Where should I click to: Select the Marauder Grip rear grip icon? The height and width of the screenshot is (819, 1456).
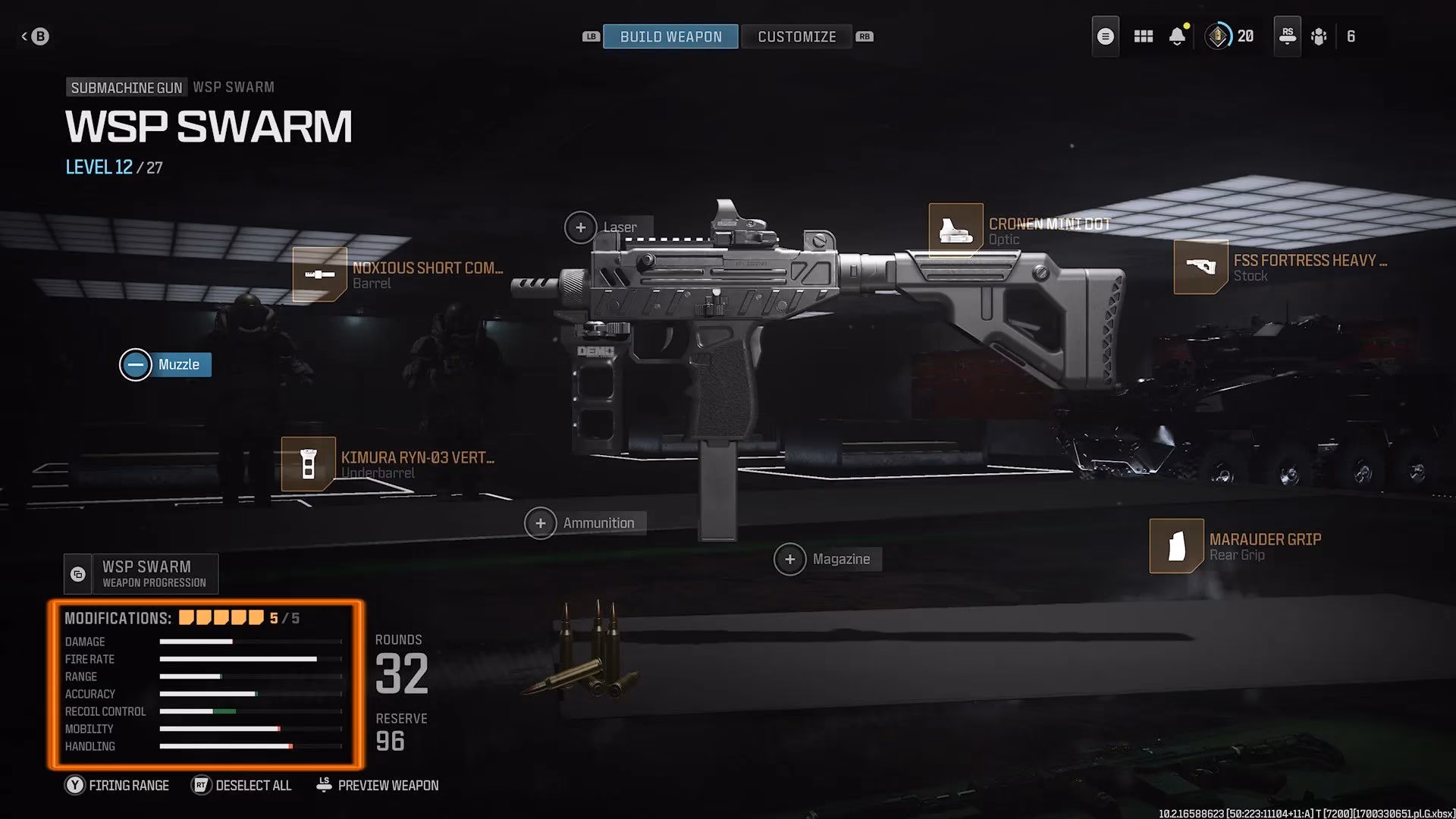(x=1176, y=546)
